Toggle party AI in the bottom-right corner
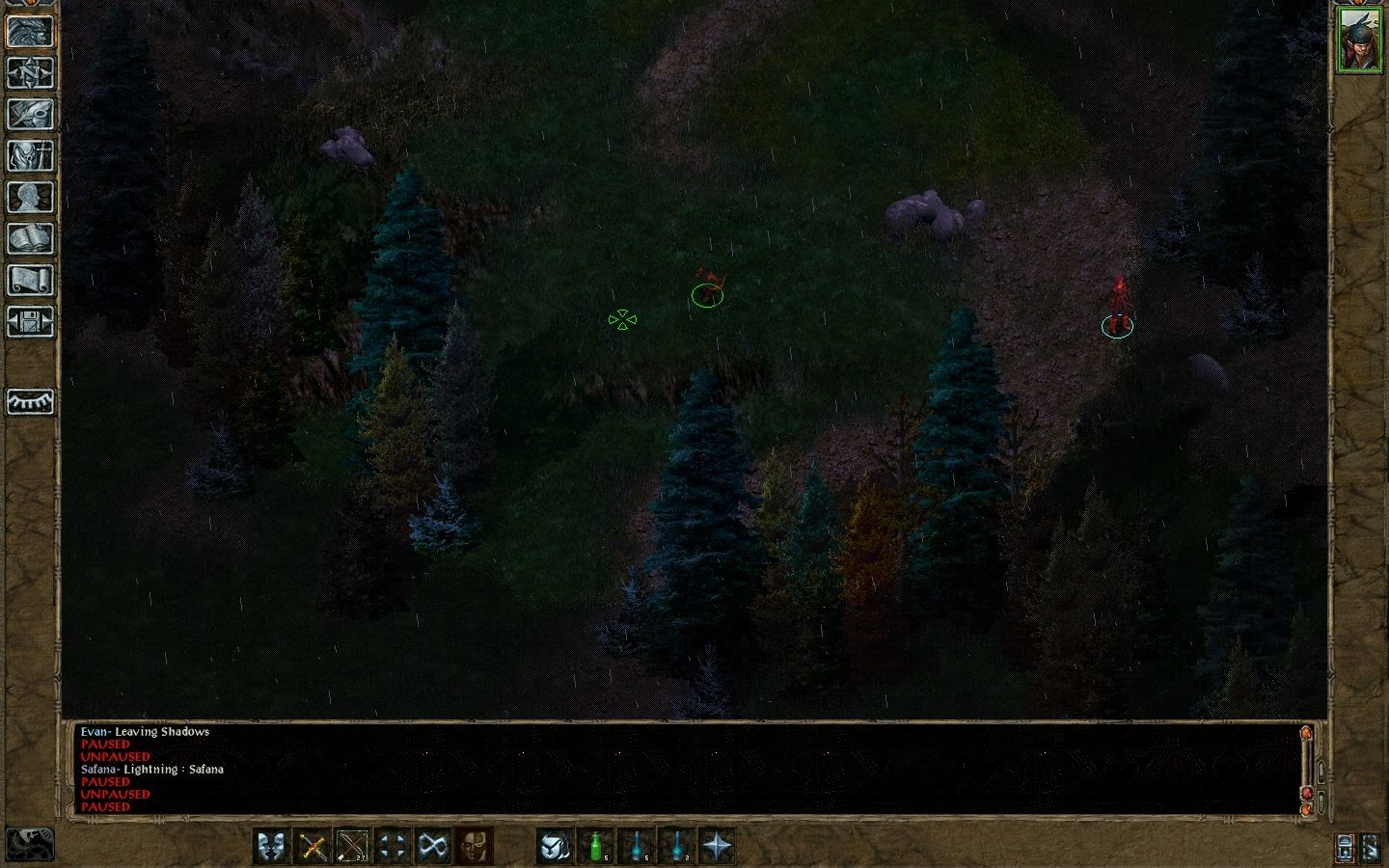Image resolution: width=1389 pixels, height=868 pixels. [1371, 847]
